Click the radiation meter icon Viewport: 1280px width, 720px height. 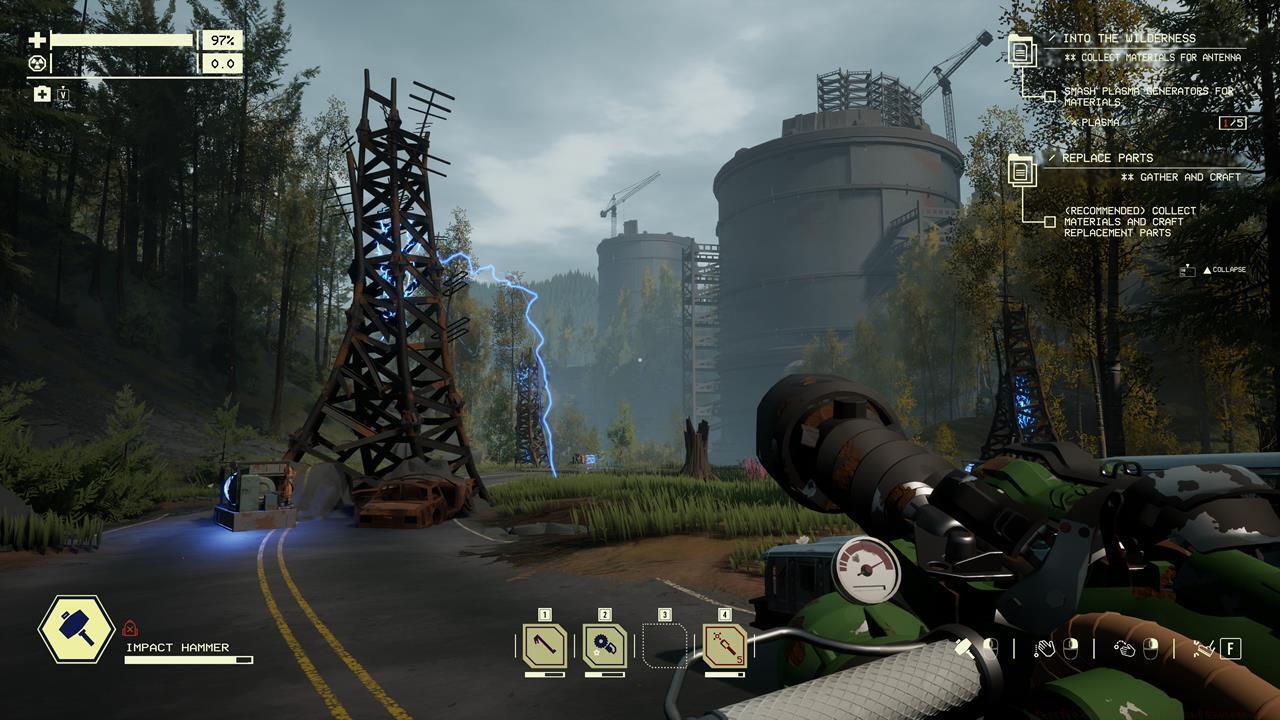click(x=38, y=62)
